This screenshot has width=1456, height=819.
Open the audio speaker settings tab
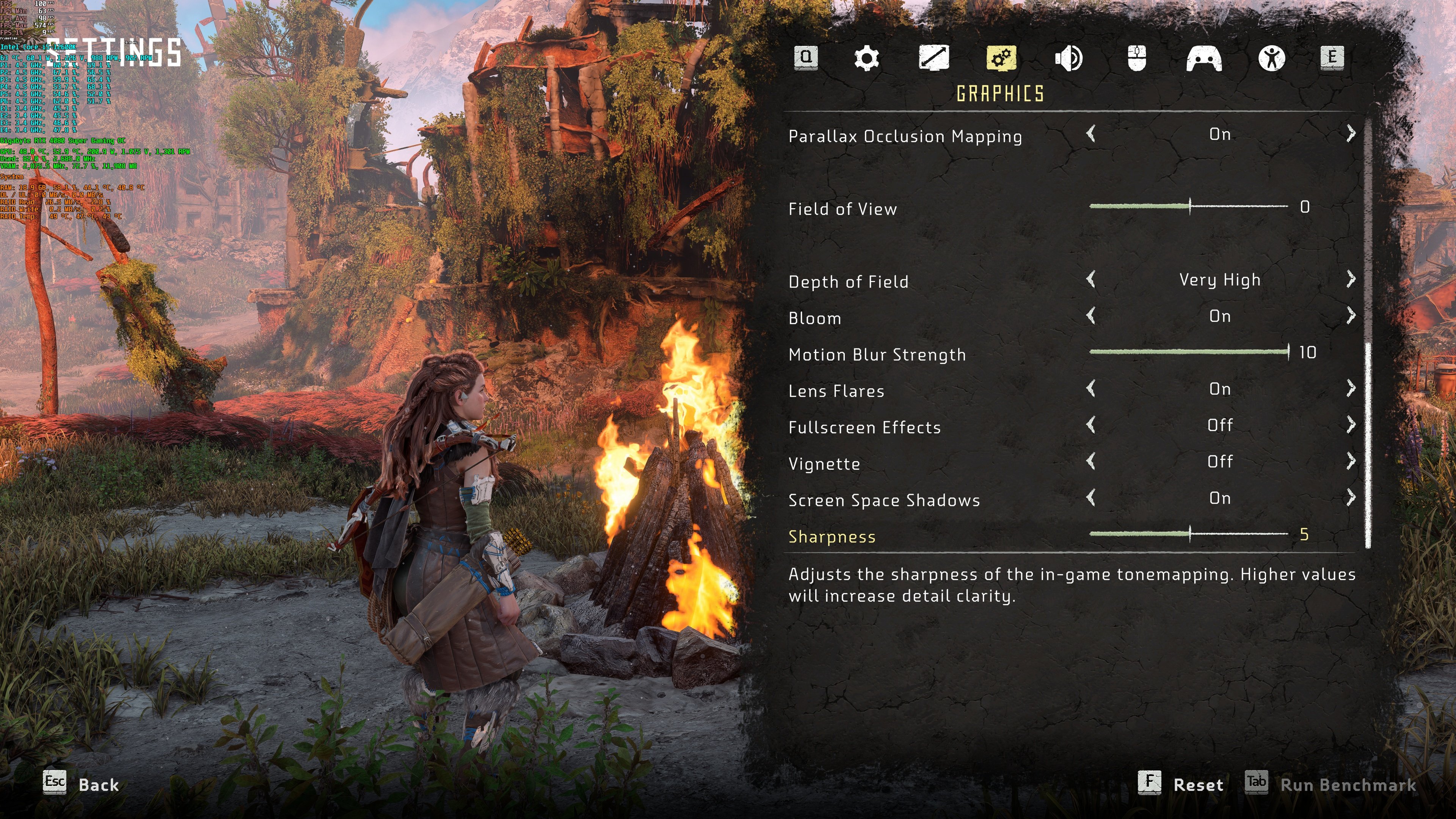tap(1068, 58)
